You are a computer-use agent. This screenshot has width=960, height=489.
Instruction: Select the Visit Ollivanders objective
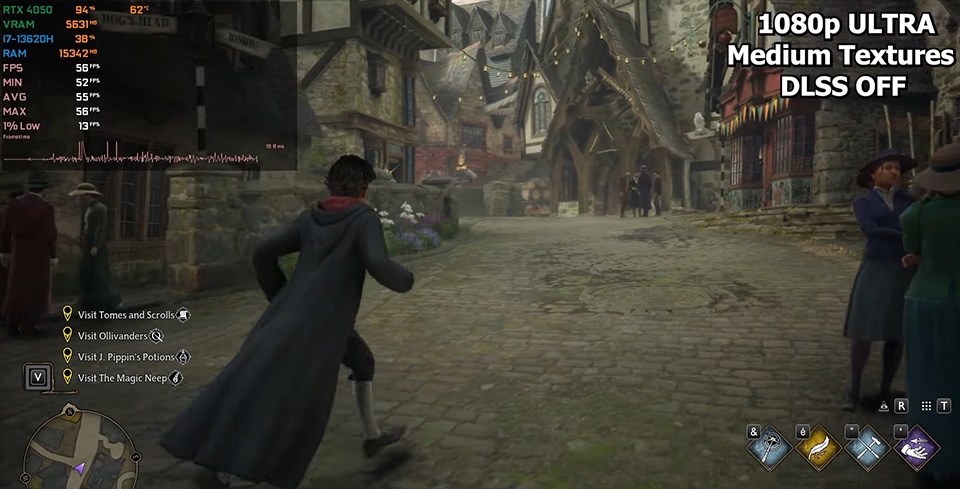point(112,336)
